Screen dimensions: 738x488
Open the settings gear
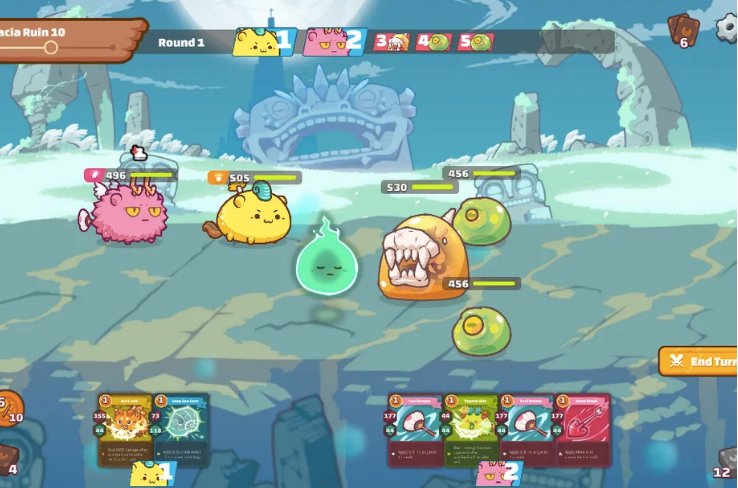click(727, 27)
